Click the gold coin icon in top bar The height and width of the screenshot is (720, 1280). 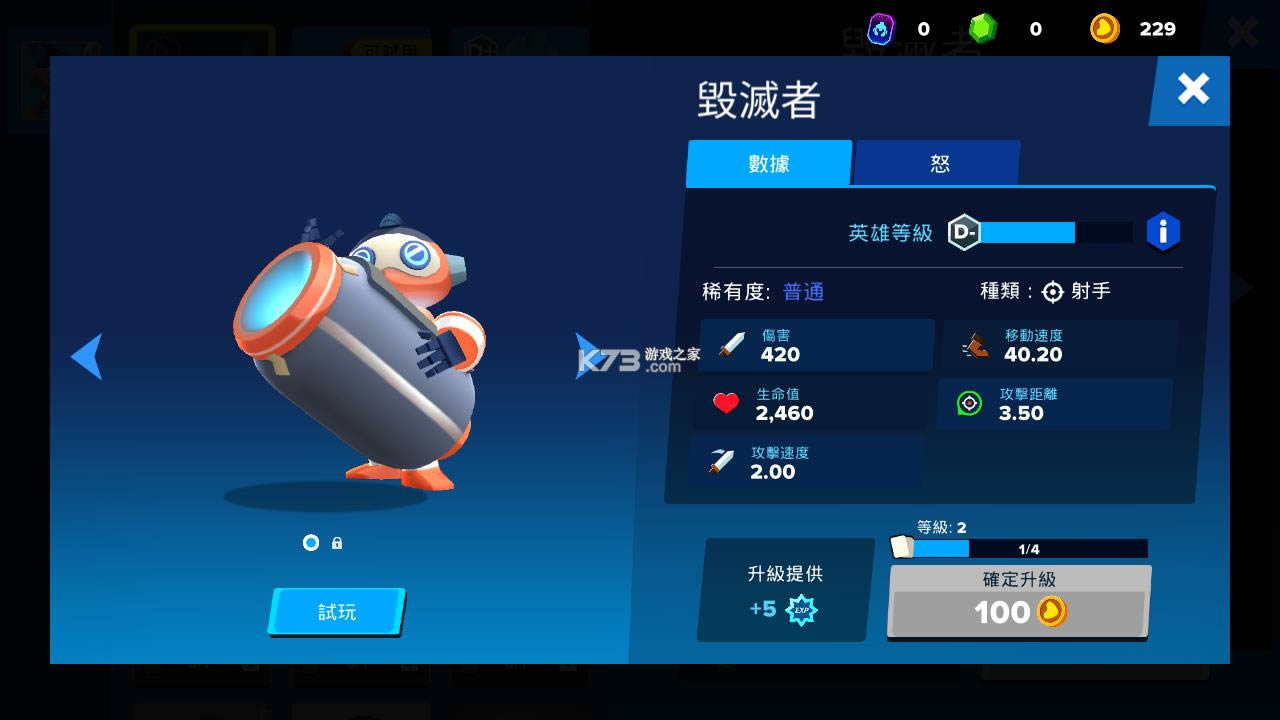point(1104,29)
